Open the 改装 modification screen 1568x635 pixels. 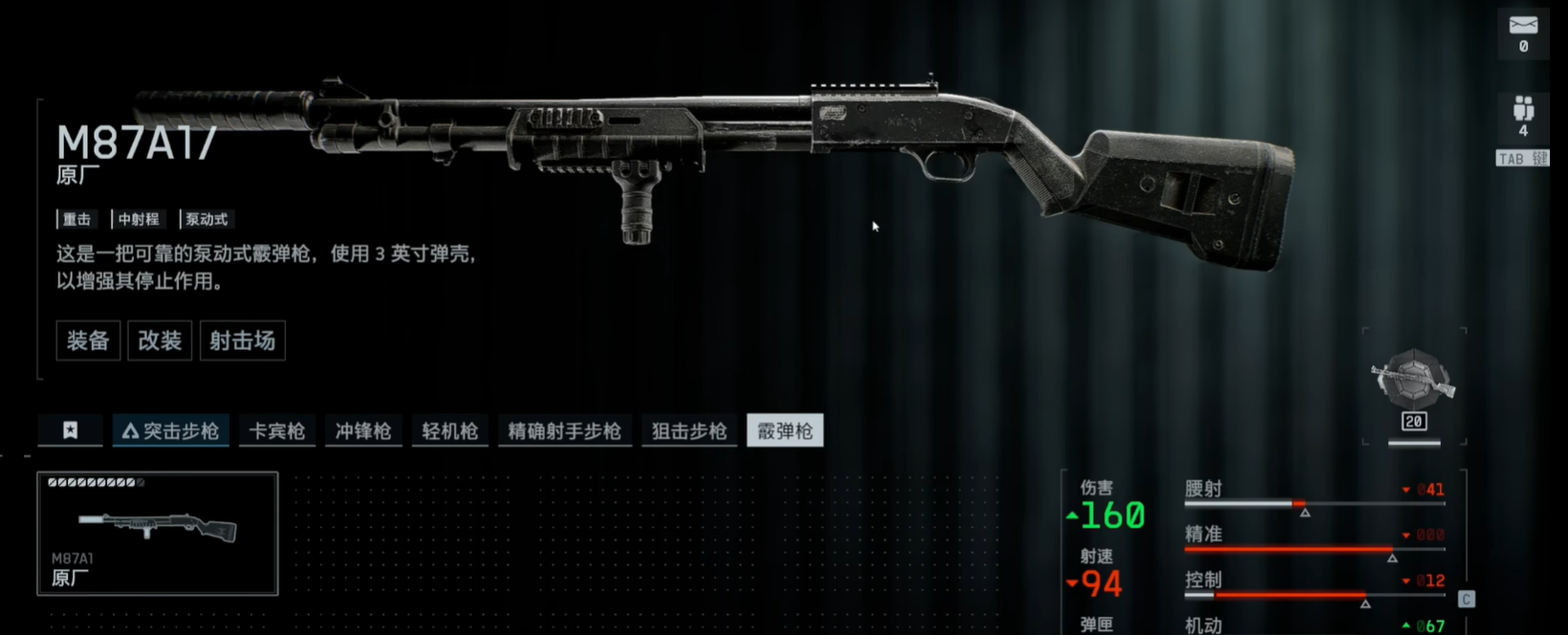(160, 340)
